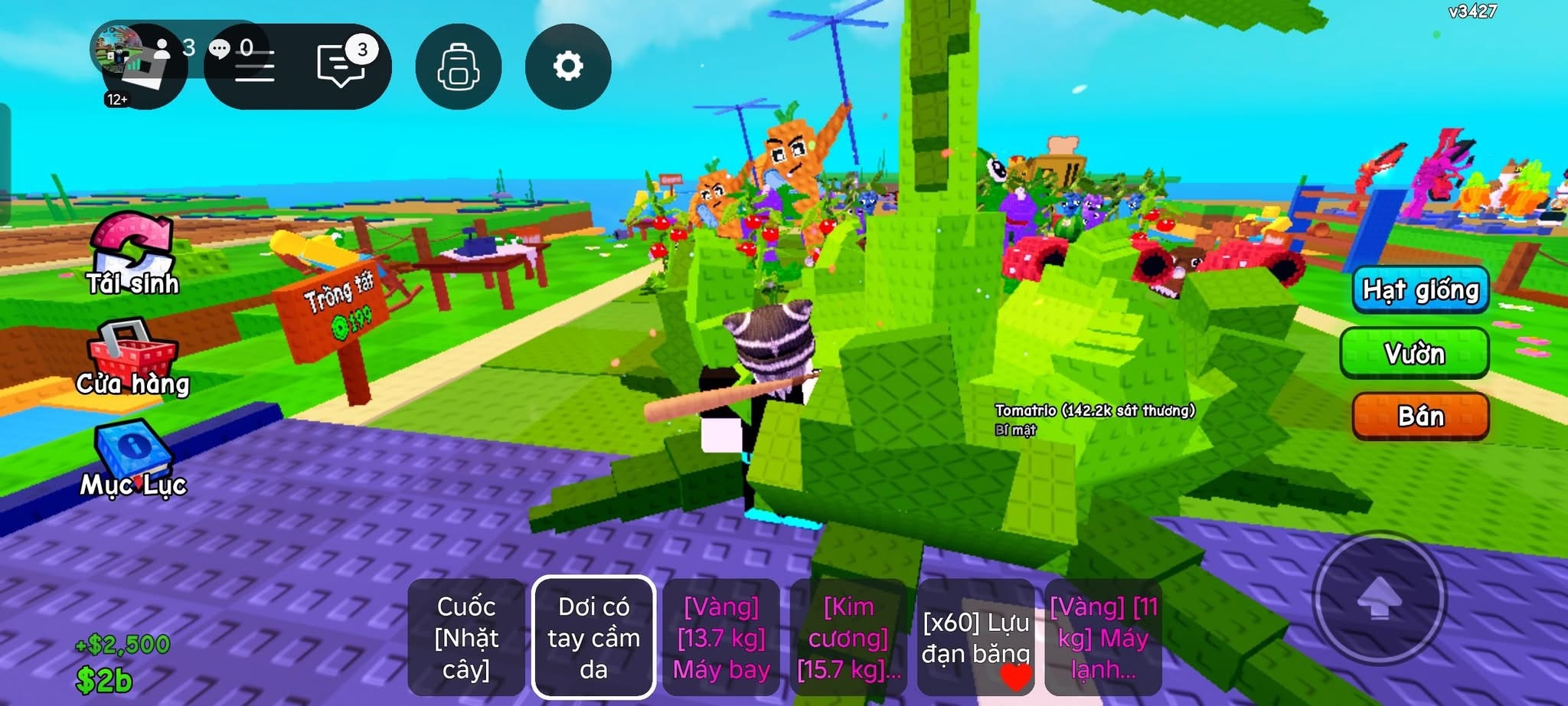1568x706 pixels.
Task: Choose the Kim cương 15.7 kg slot
Action: coord(848,637)
